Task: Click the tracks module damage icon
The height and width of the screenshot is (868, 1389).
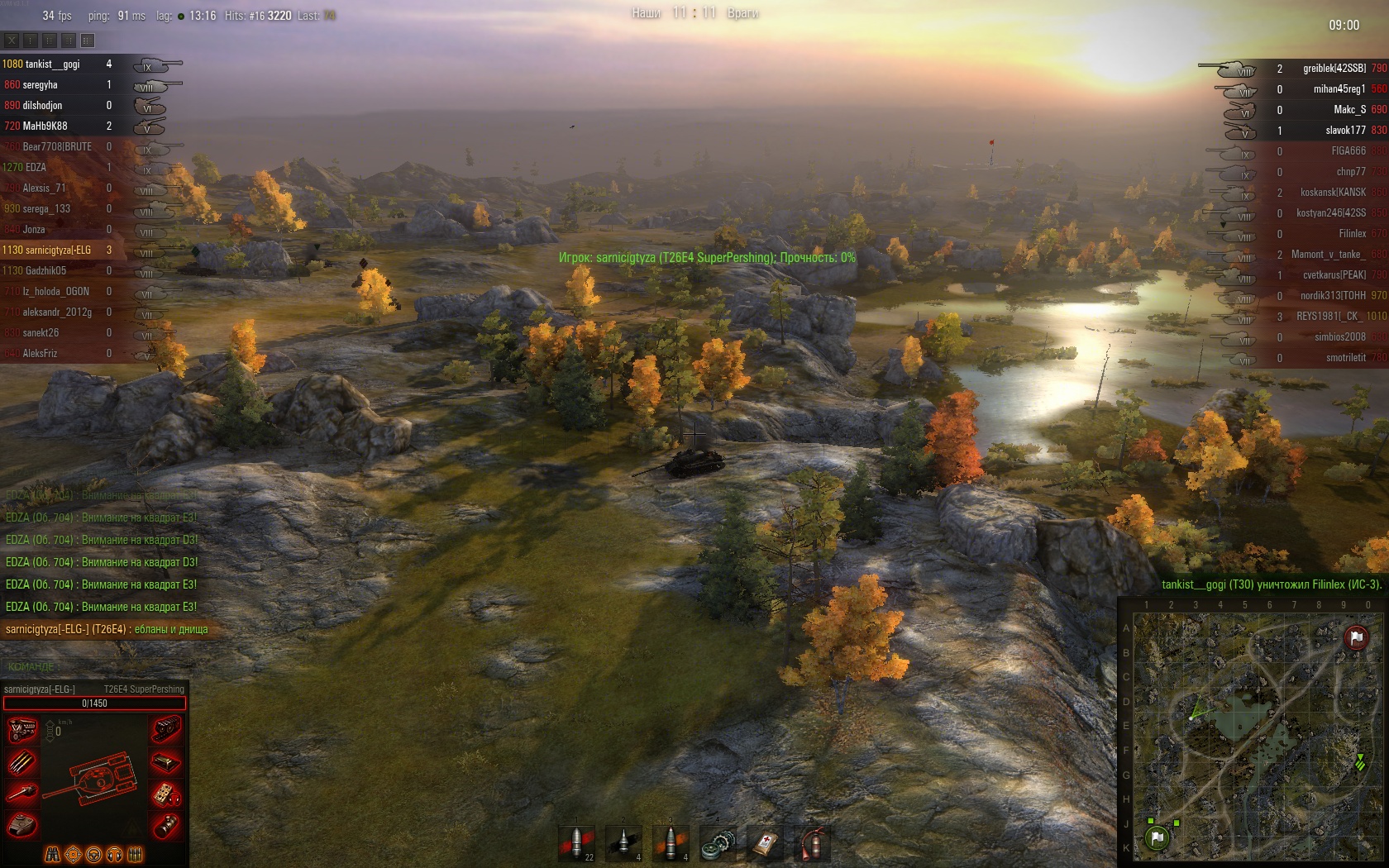Action: (166, 730)
